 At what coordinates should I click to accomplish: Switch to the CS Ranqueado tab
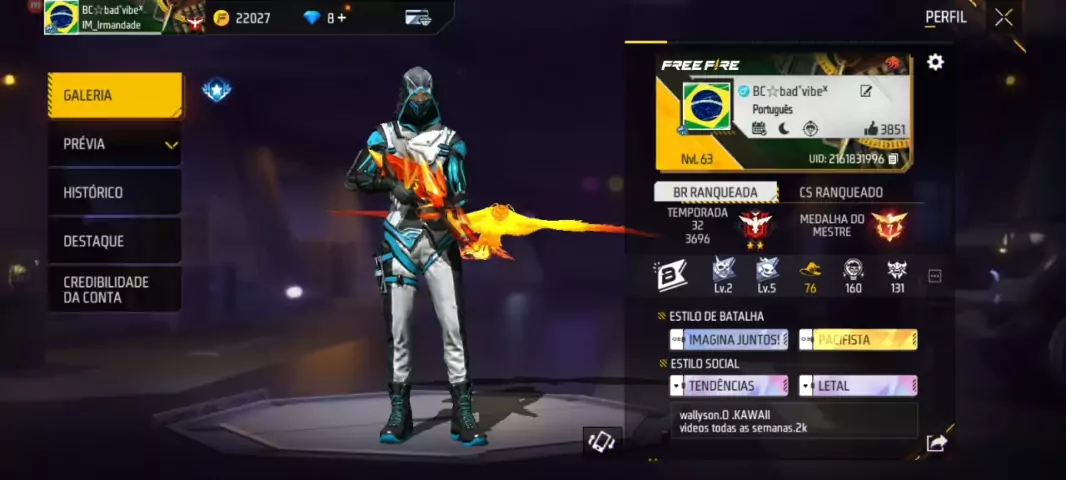[841, 192]
